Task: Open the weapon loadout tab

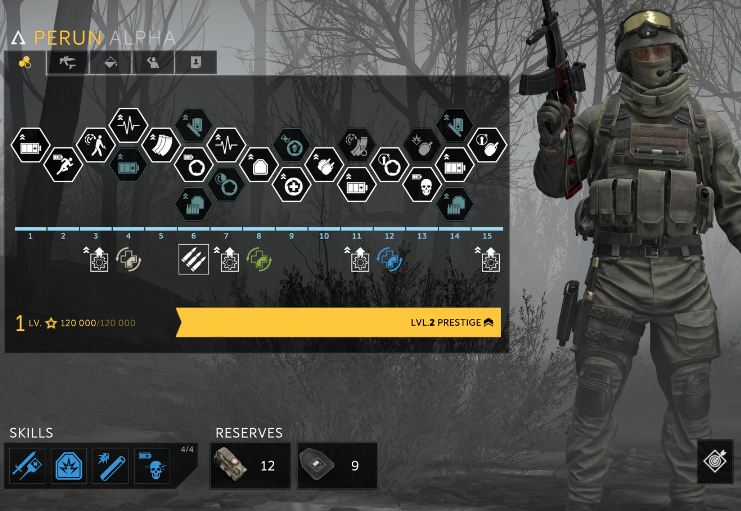Action: point(68,62)
